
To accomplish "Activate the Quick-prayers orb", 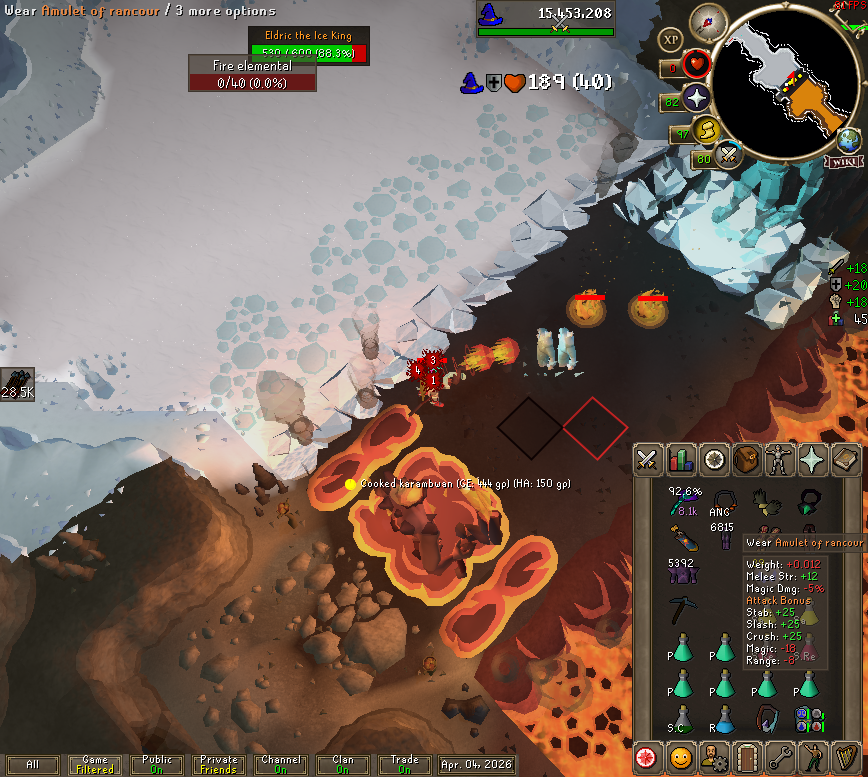I will click(696, 98).
